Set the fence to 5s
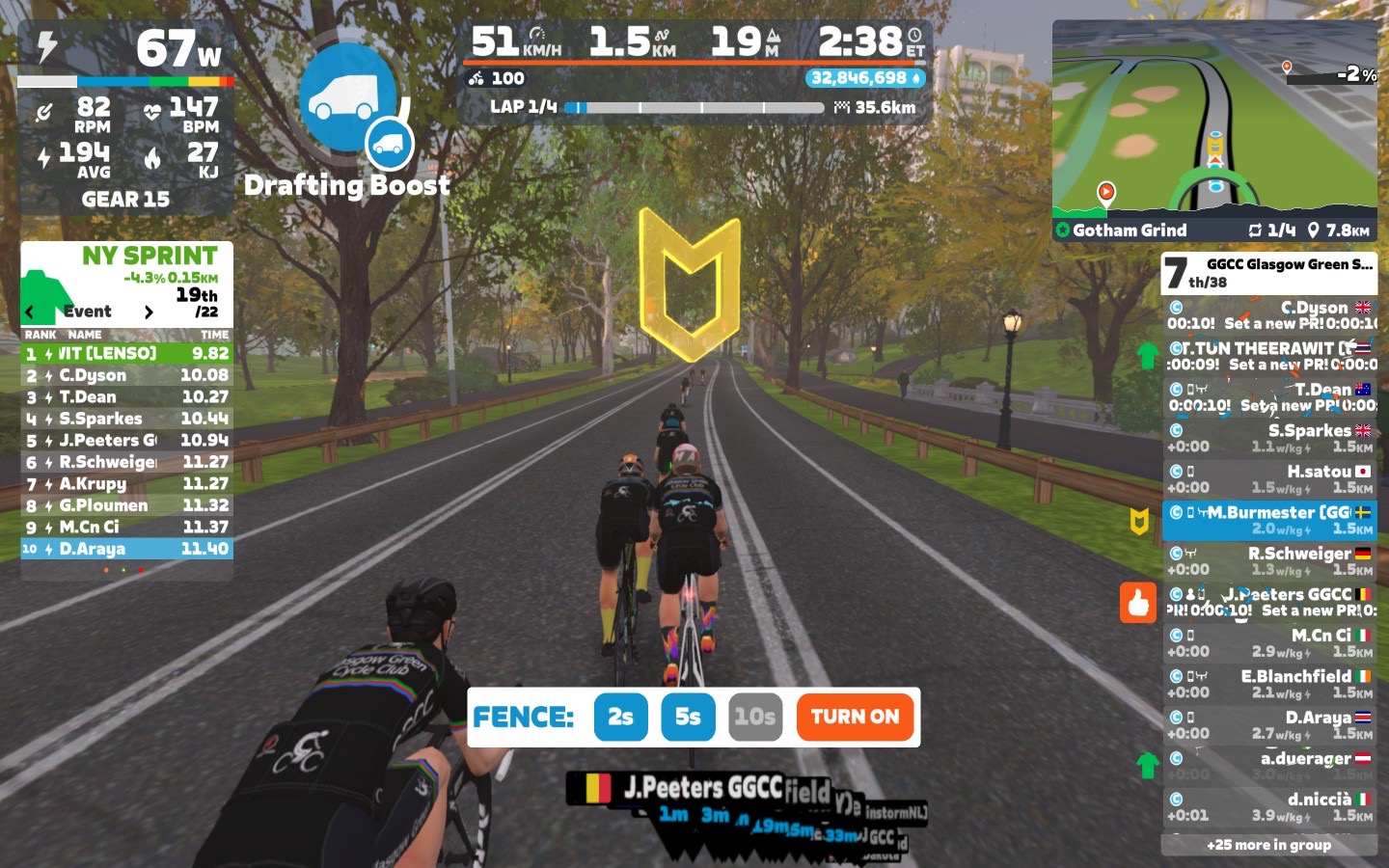The height and width of the screenshot is (868, 1389). 688,717
